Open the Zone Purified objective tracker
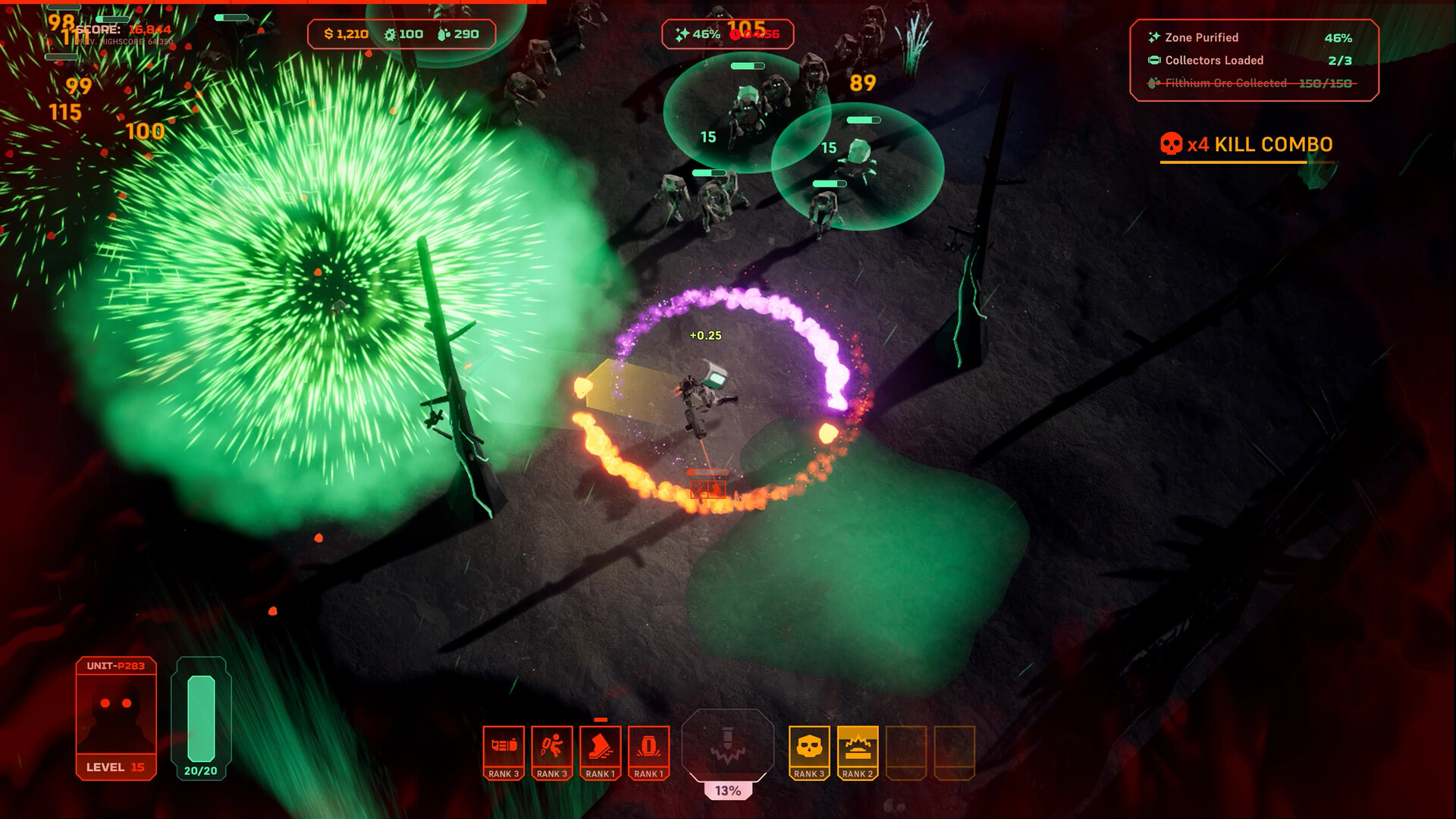The height and width of the screenshot is (819, 1456). pos(1251,37)
